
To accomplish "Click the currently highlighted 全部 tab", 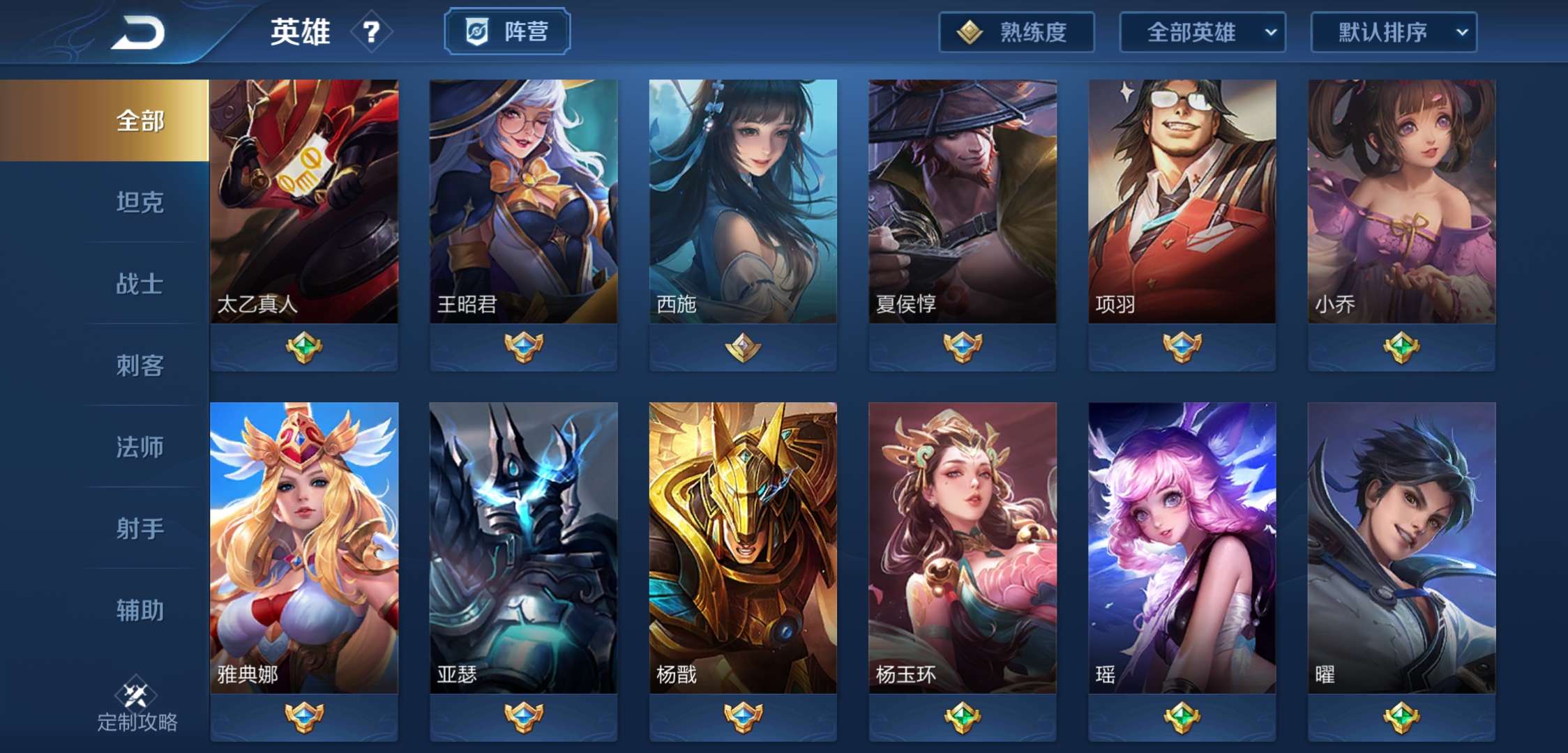I will point(139,120).
